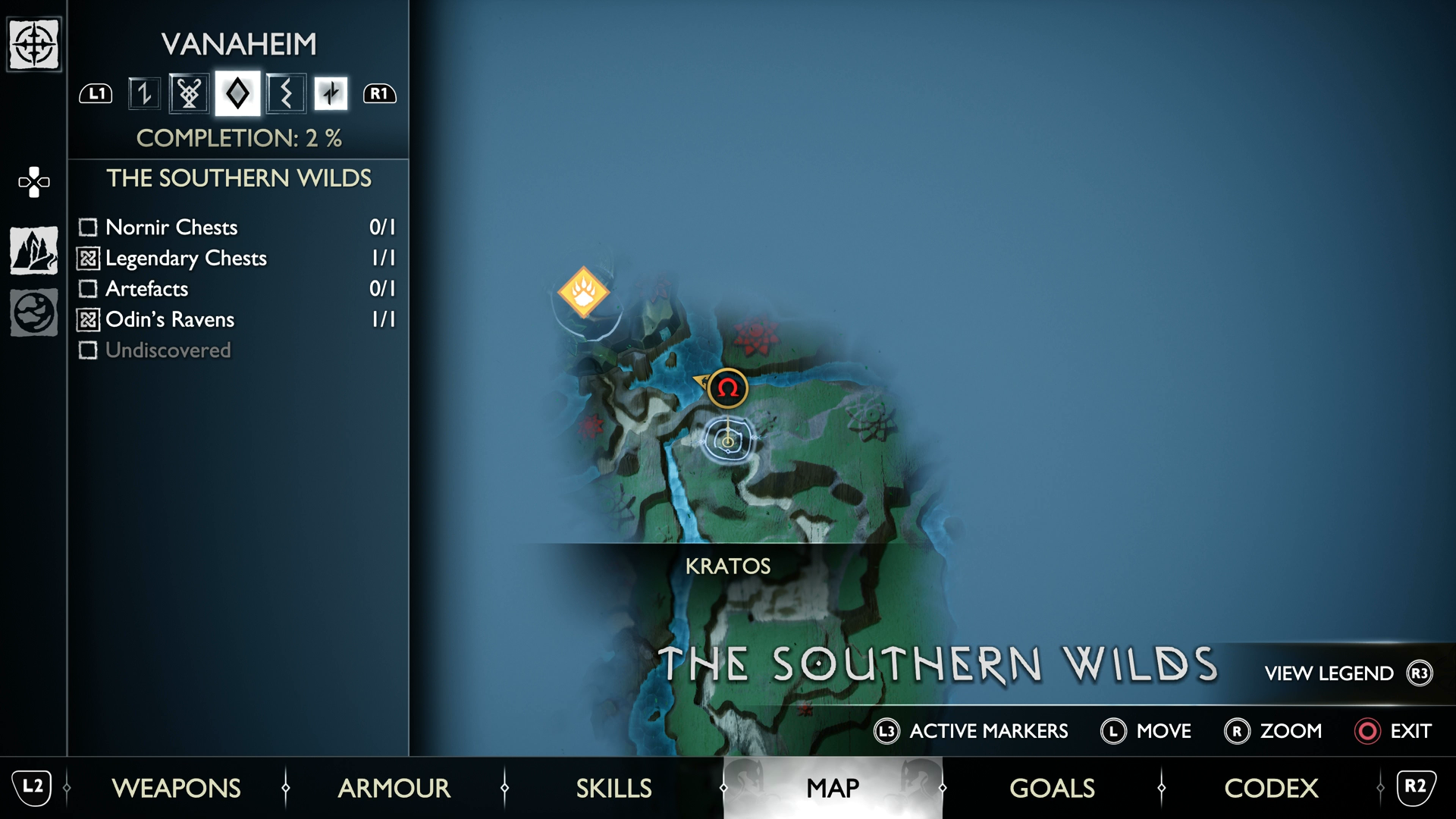
Task: Highlight the Undiscovered row
Action: [x=237, y=350]
